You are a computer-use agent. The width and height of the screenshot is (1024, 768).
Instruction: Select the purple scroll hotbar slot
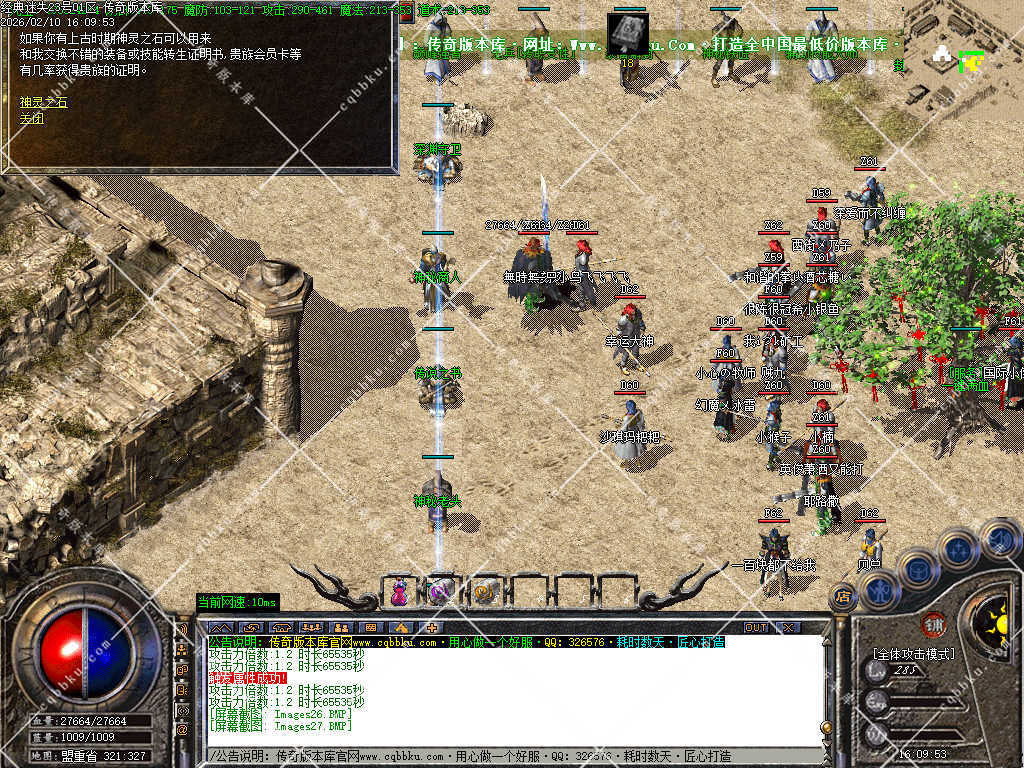441,592
